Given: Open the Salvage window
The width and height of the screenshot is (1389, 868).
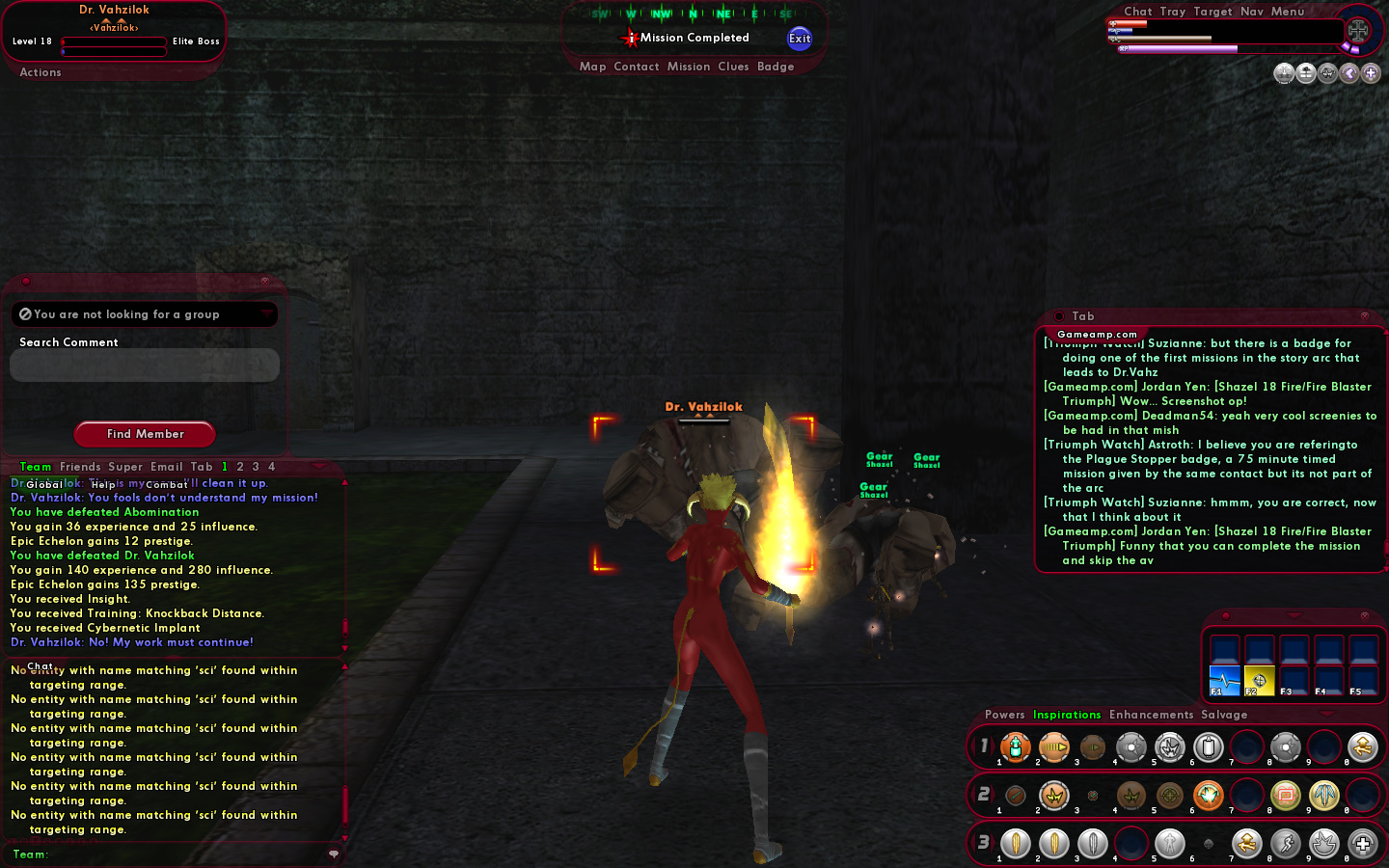Looking at the screenshot, I should 1224,715.
